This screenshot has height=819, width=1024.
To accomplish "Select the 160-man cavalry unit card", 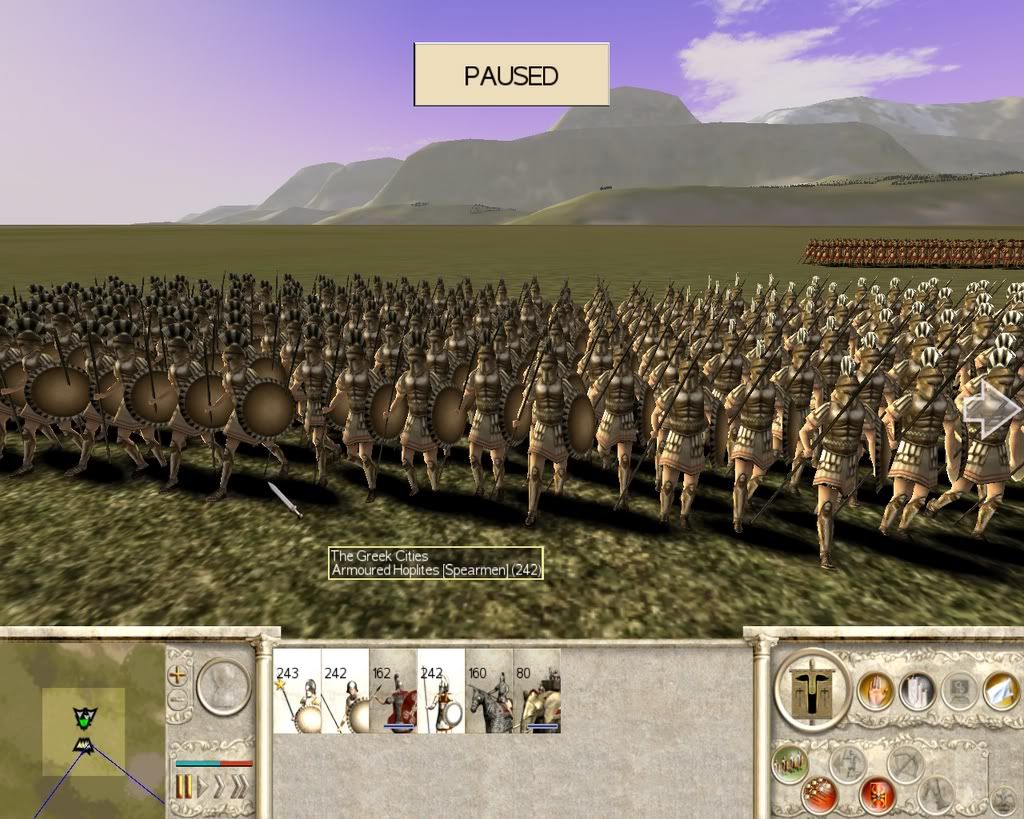I will pyautogui.click(x=489, y=690).
